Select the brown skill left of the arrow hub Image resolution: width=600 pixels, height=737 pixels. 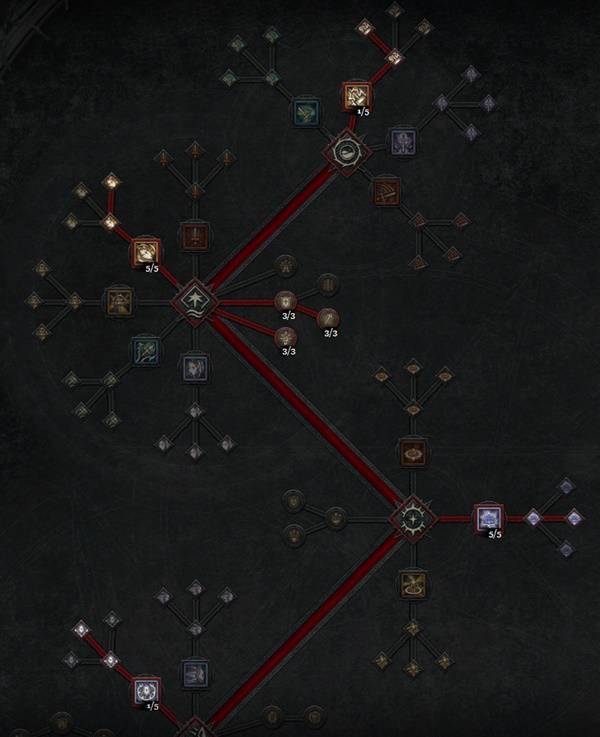(120, 298)
